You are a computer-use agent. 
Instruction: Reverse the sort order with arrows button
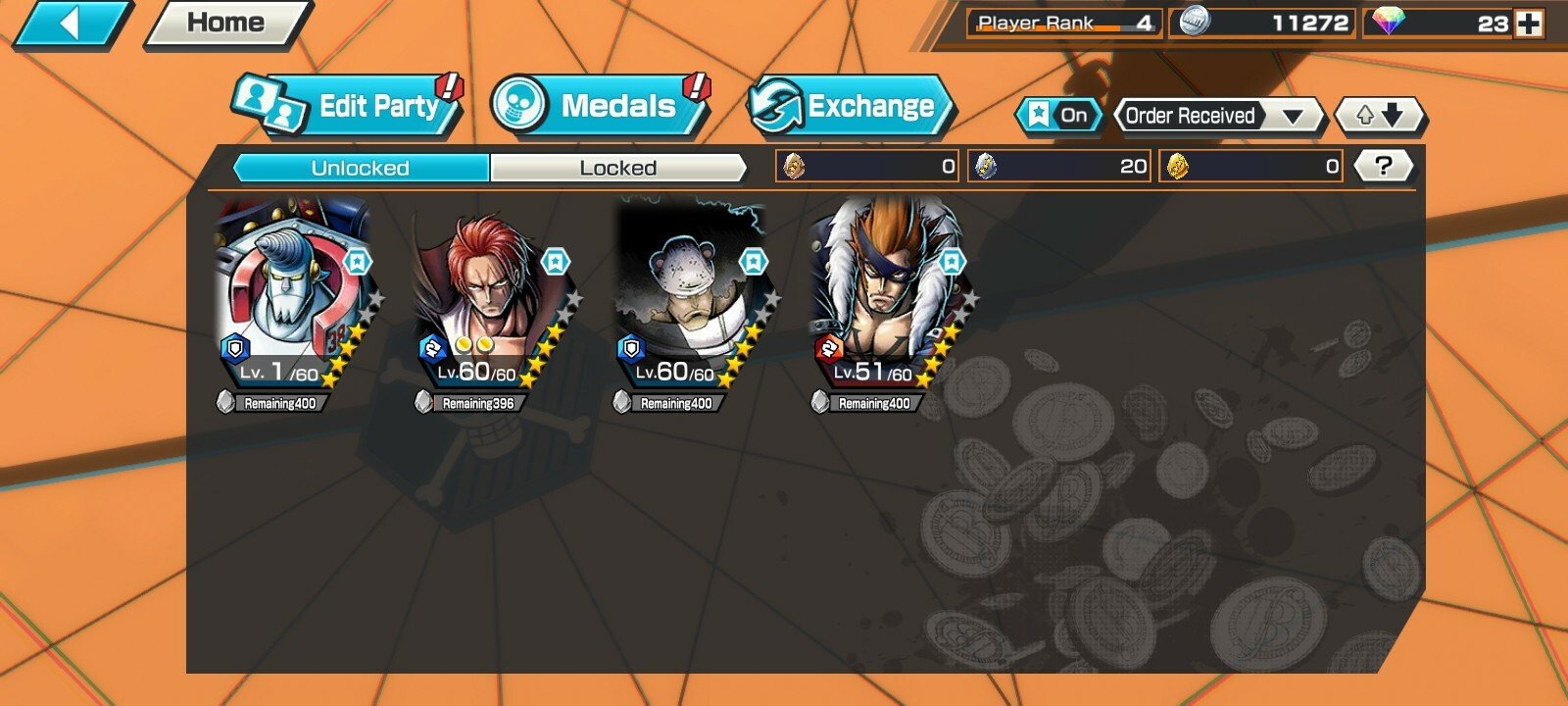coord(1380,116)
